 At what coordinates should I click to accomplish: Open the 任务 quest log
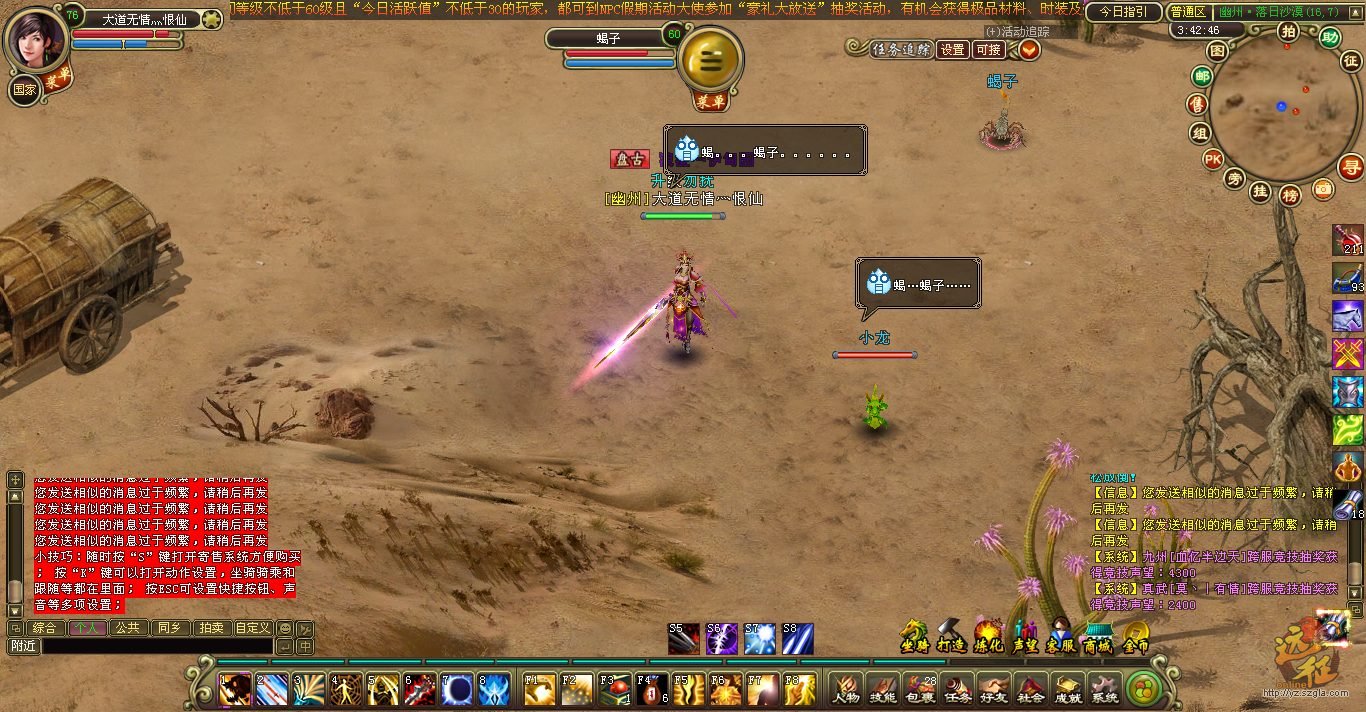tap(957, 688)
